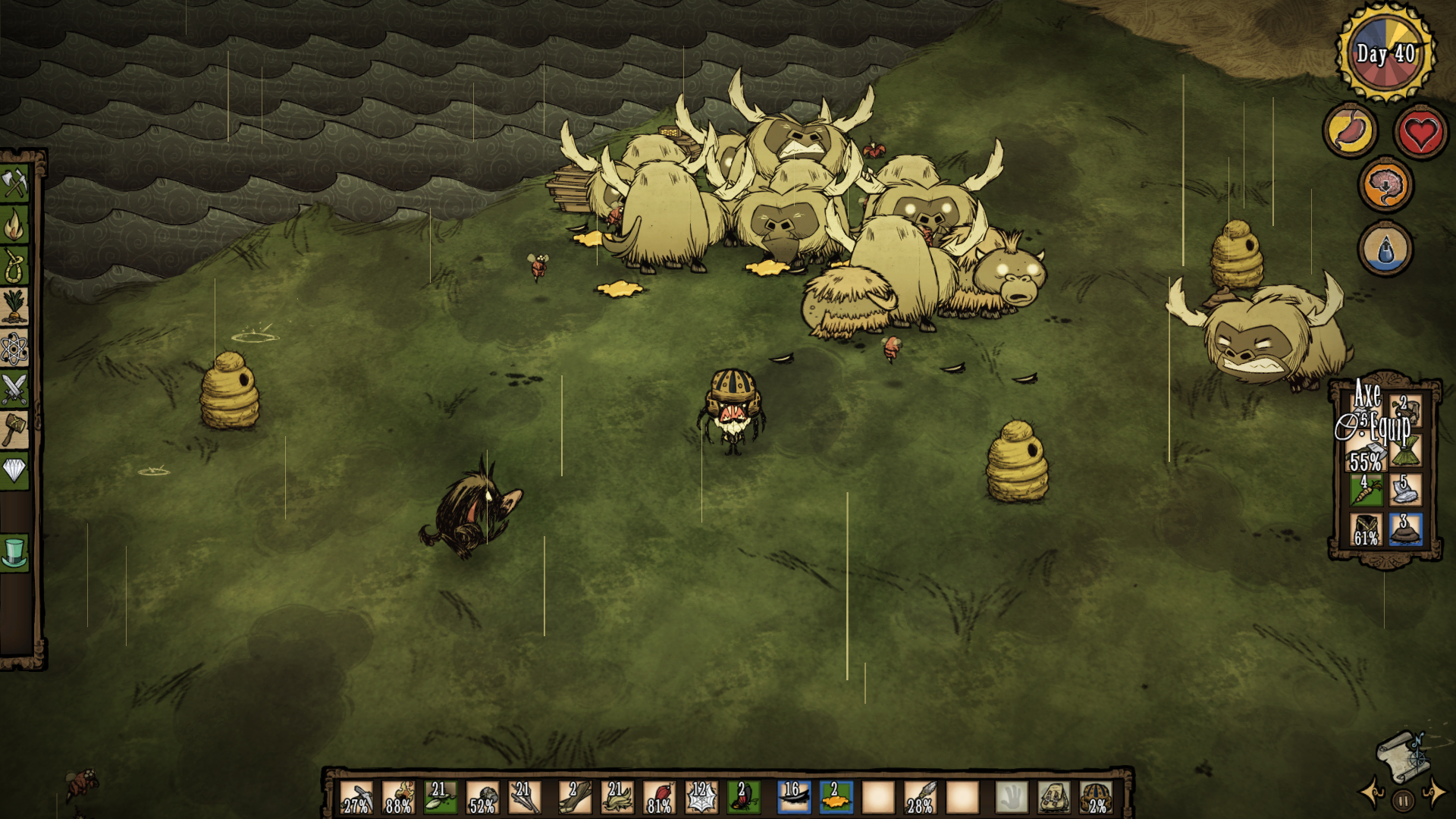Open the Food farming crafting tab

click(x=15, y=306)
